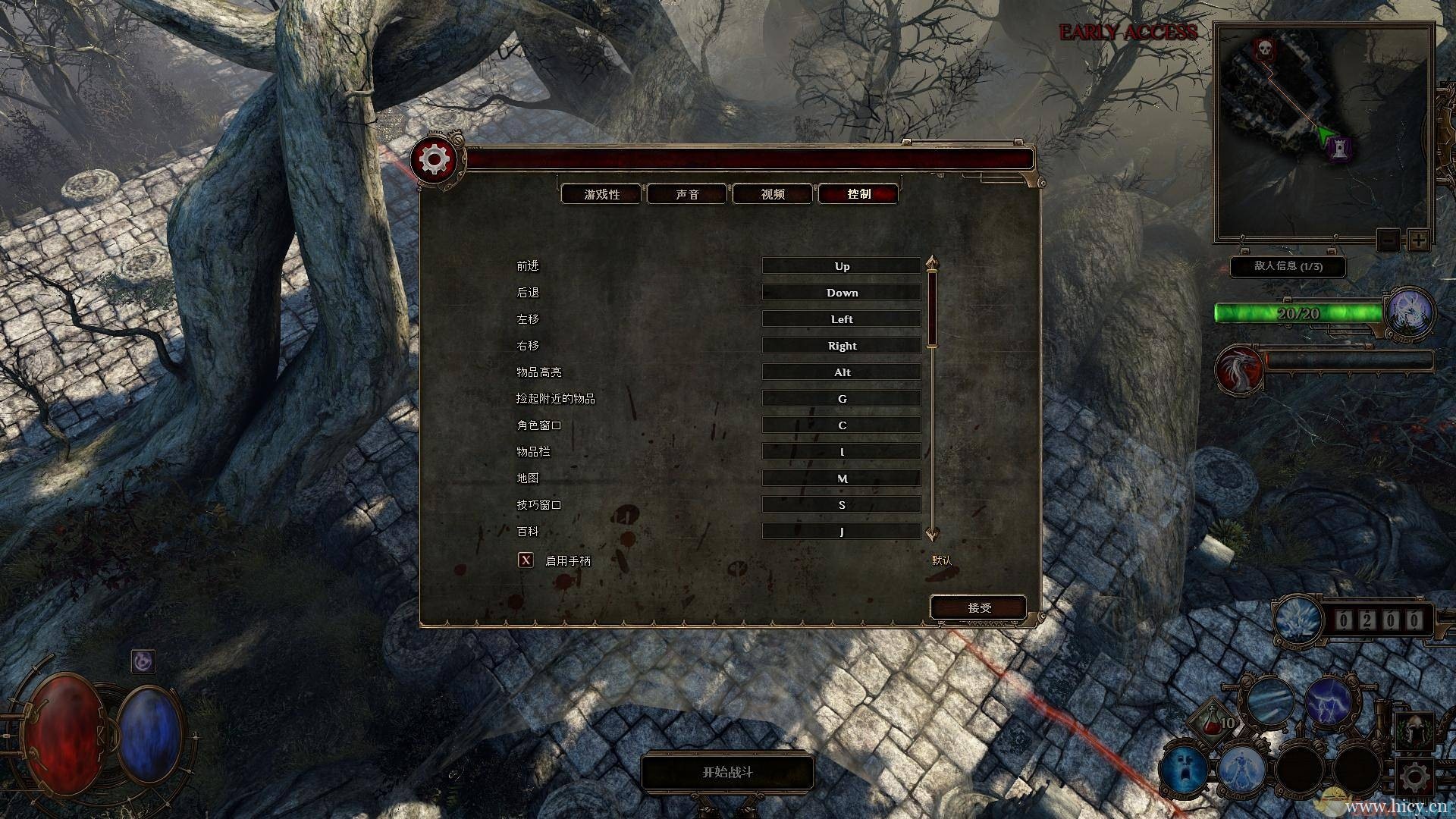
Task: Select the 视频 tab
Action: click(773, 194)
